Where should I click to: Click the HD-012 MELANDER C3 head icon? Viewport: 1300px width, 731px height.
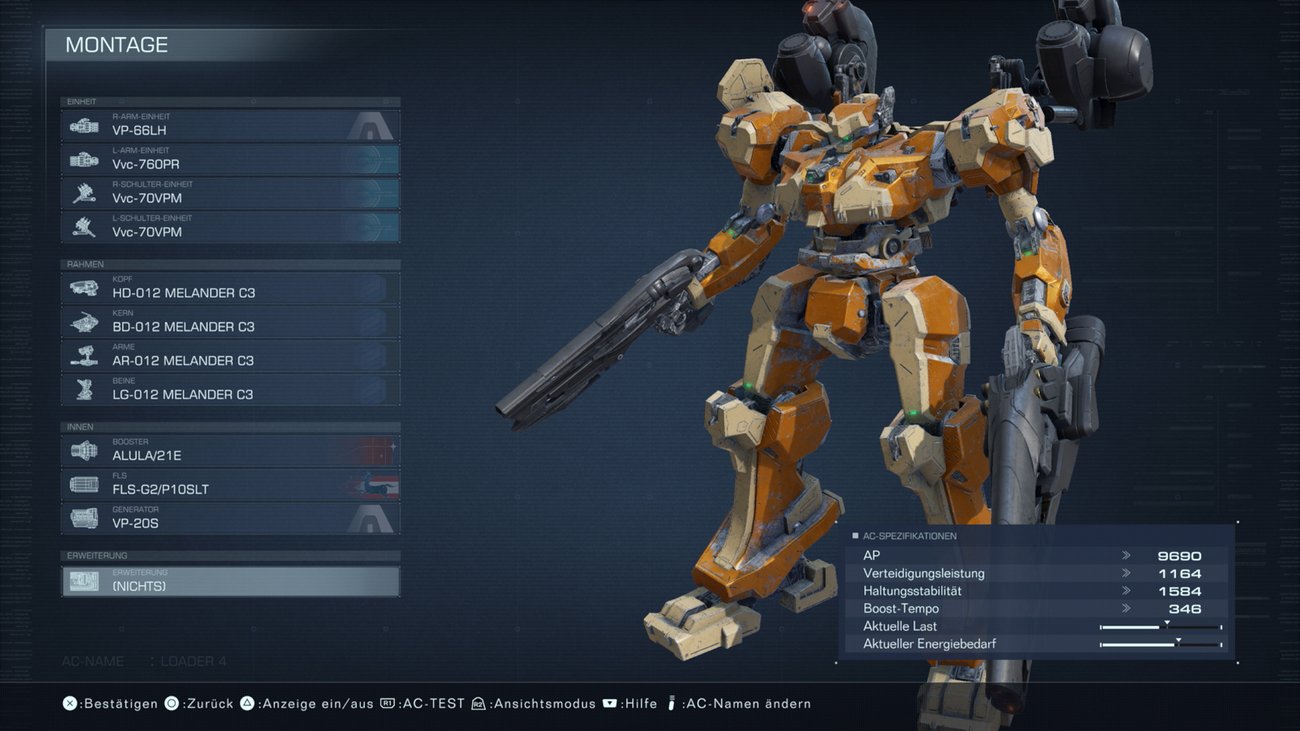click(x=82, y=286)
